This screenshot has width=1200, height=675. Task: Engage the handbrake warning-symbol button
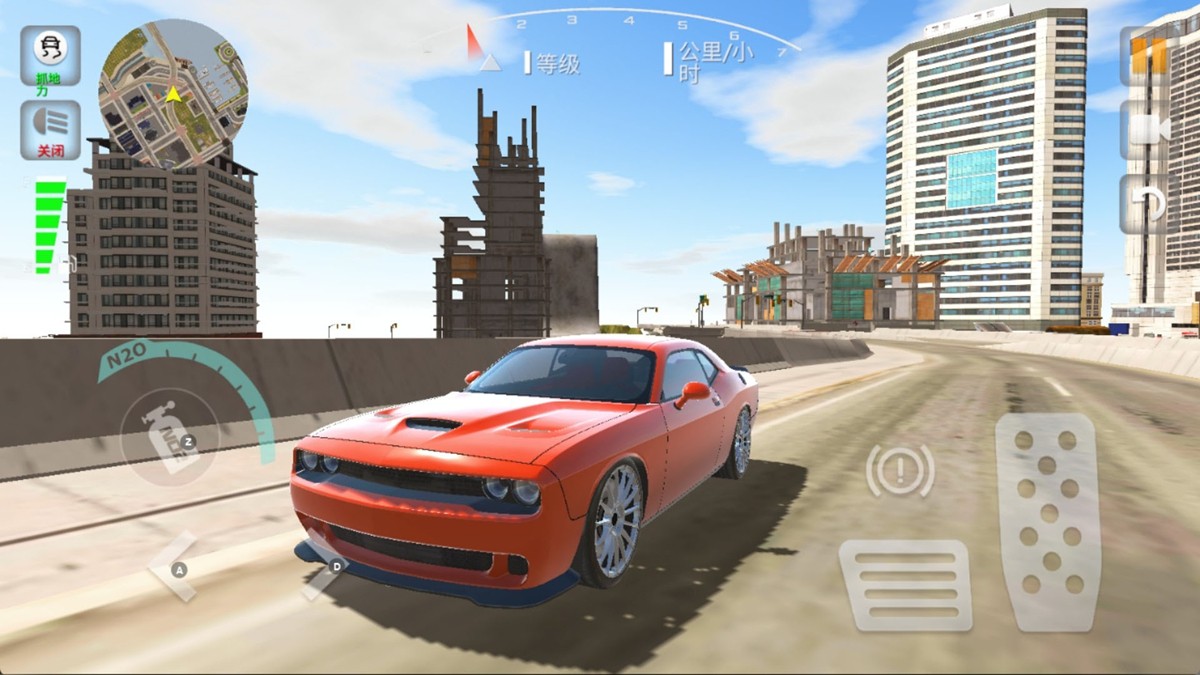[x=900, y=469]
